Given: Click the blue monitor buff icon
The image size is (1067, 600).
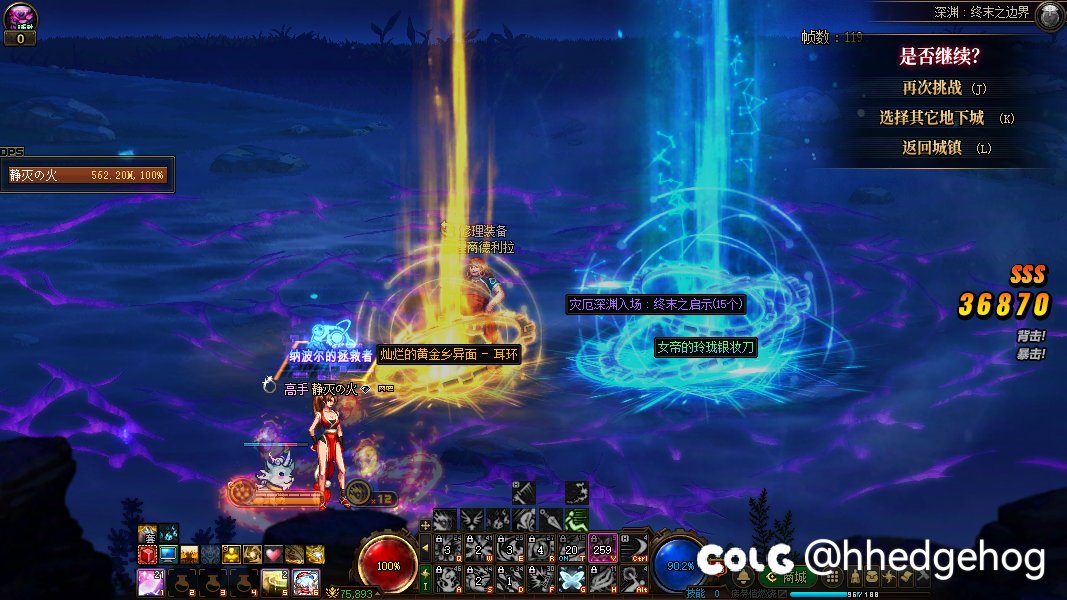Looking at the screenshot, I should (168, 554).
